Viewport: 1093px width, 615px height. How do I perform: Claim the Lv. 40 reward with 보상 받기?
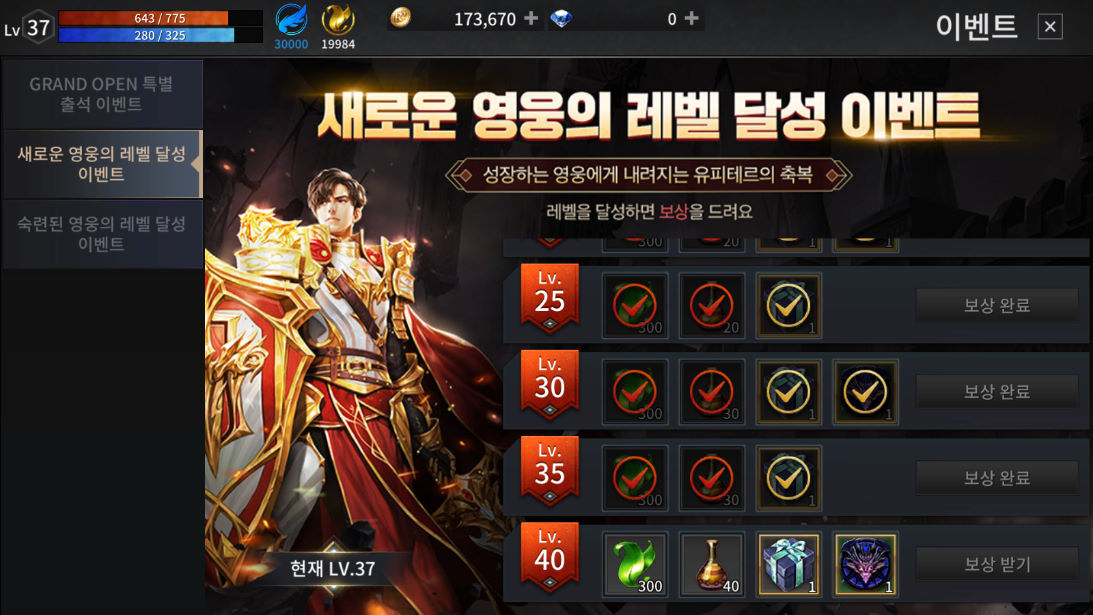pyautogui.click(x=996, y=564)
